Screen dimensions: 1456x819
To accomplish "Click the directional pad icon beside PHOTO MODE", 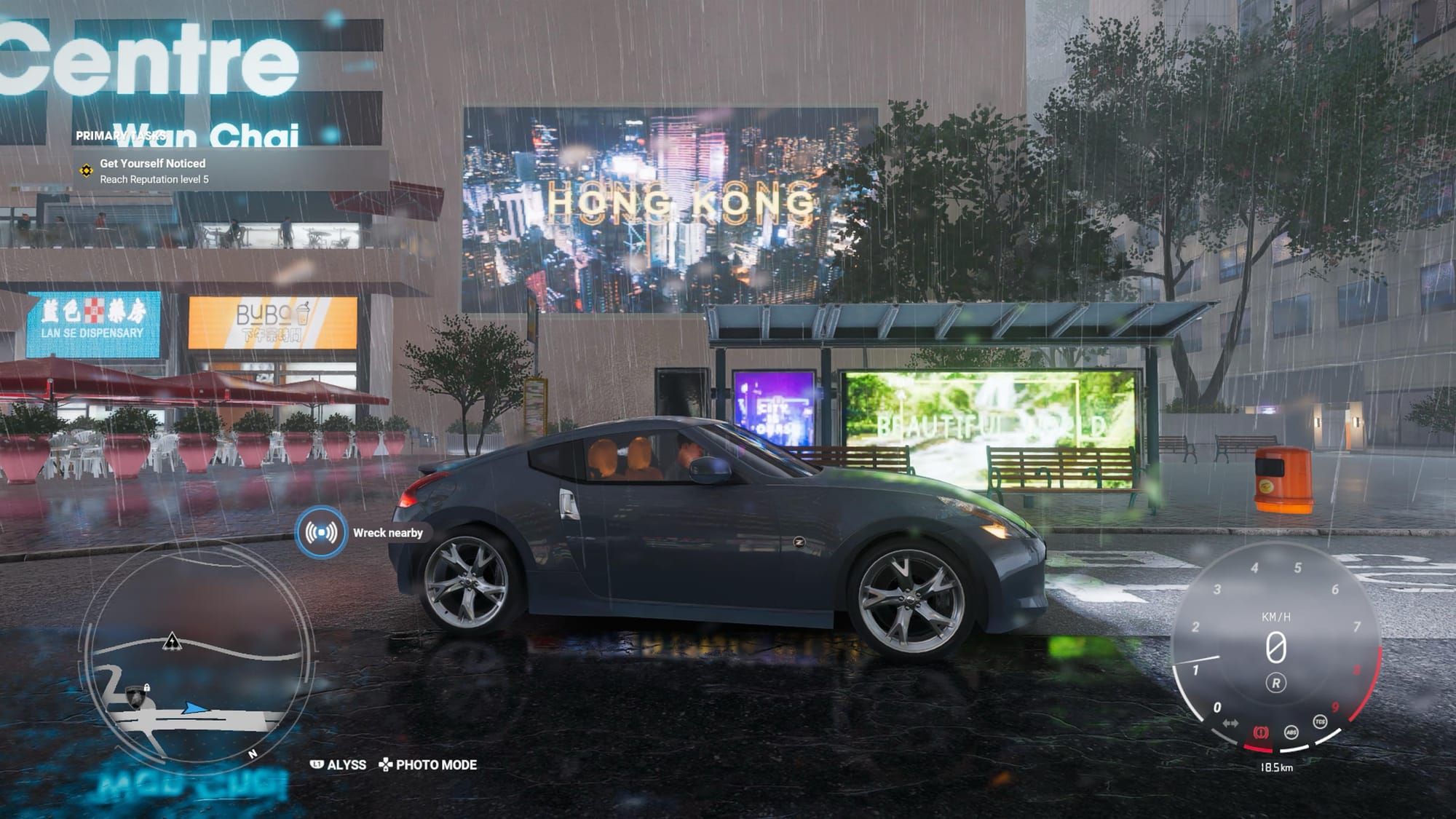I will coord(386,764).
